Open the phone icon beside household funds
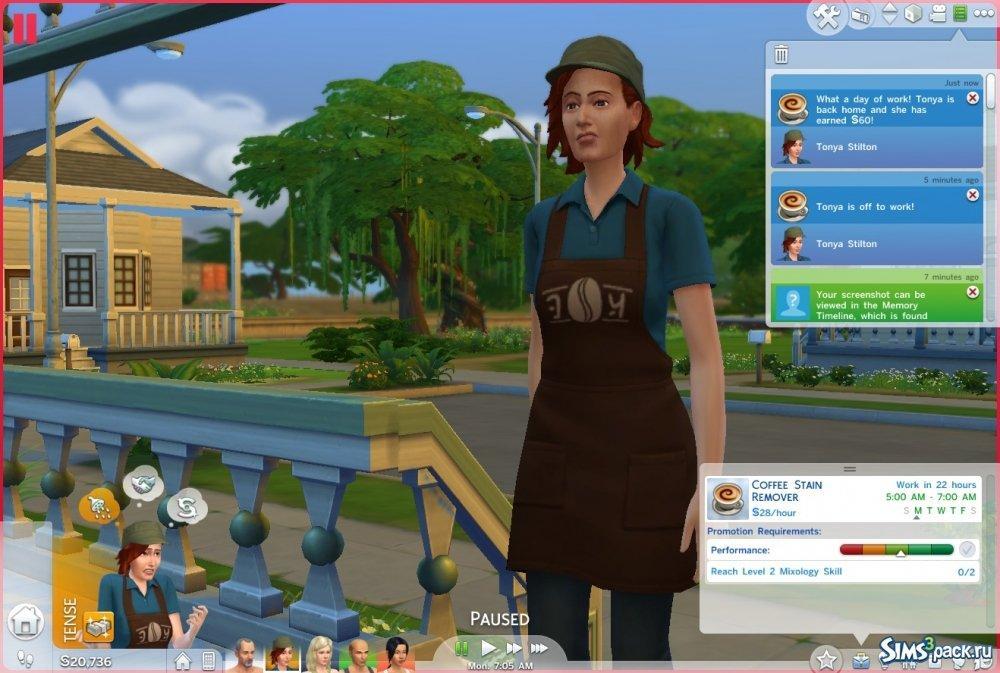 click(x=209, y=661)
